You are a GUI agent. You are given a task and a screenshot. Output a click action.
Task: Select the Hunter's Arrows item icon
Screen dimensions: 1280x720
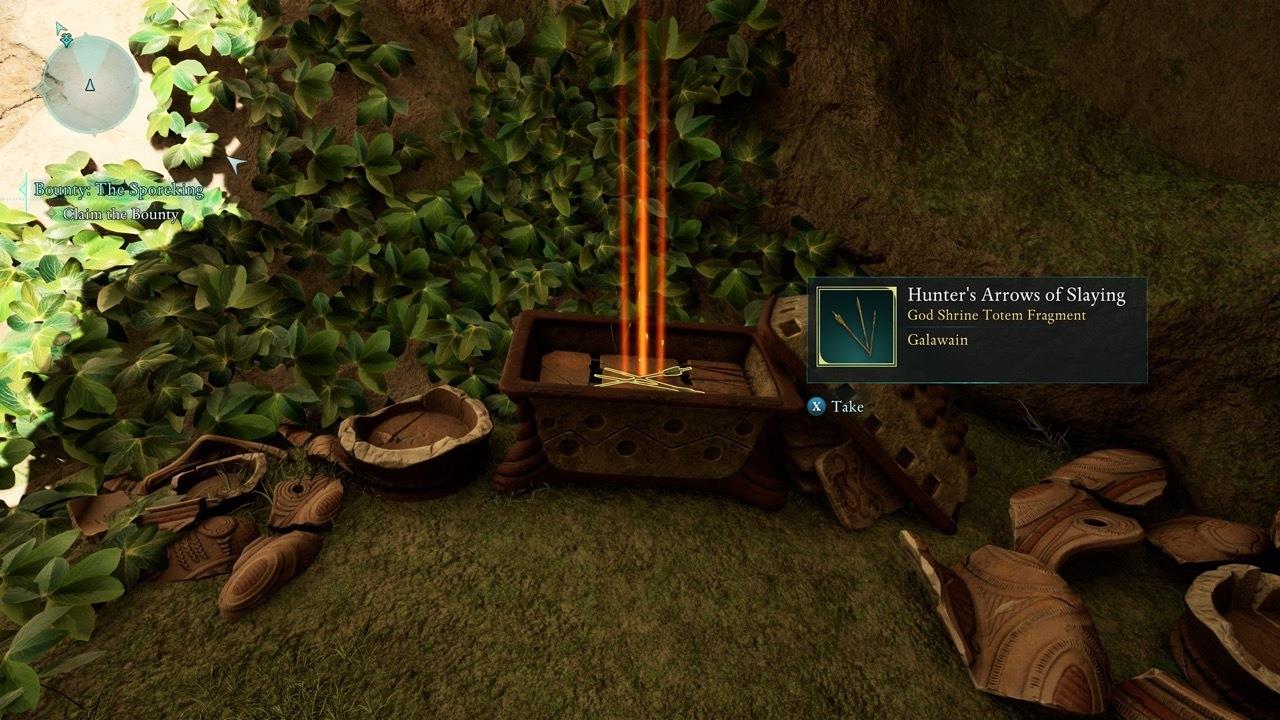coord(855,322)
